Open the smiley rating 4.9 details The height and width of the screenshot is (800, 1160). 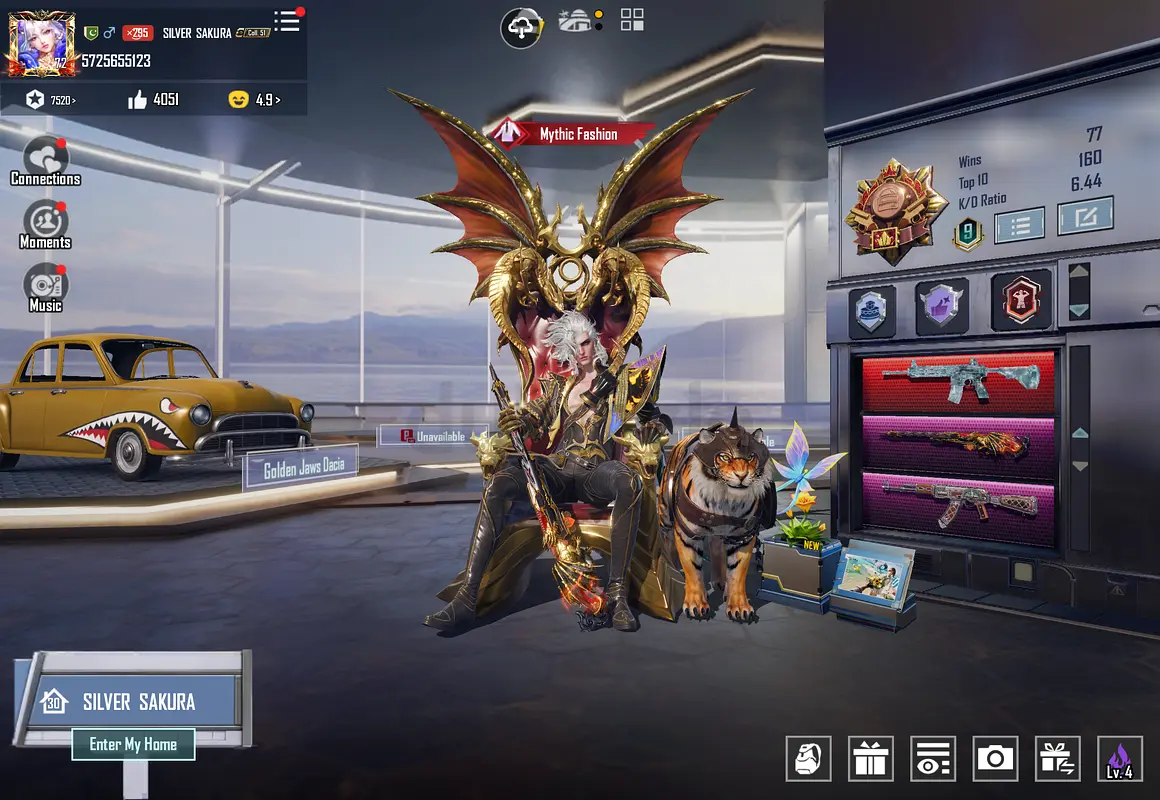(x=254, y=99)
